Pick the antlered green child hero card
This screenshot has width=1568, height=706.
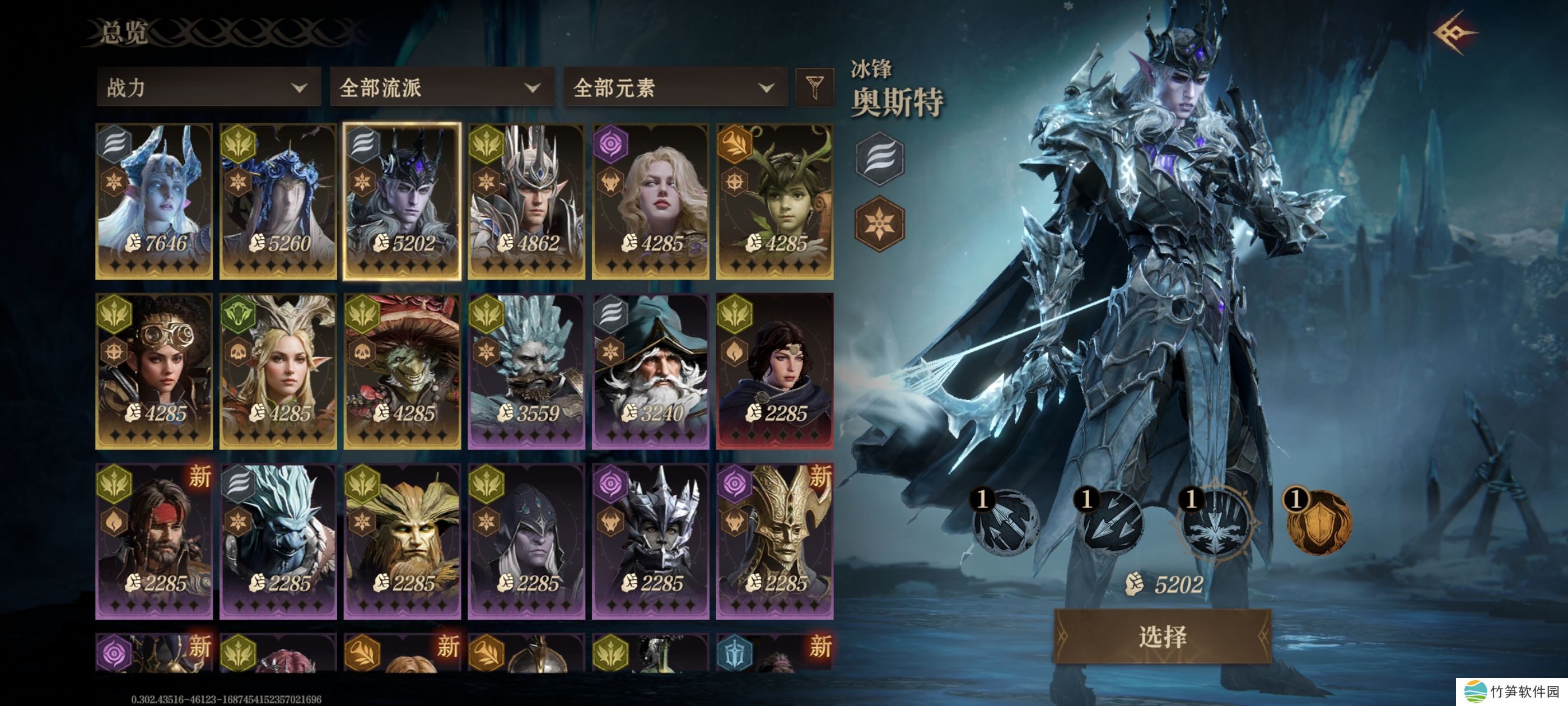tap(774, 201)
